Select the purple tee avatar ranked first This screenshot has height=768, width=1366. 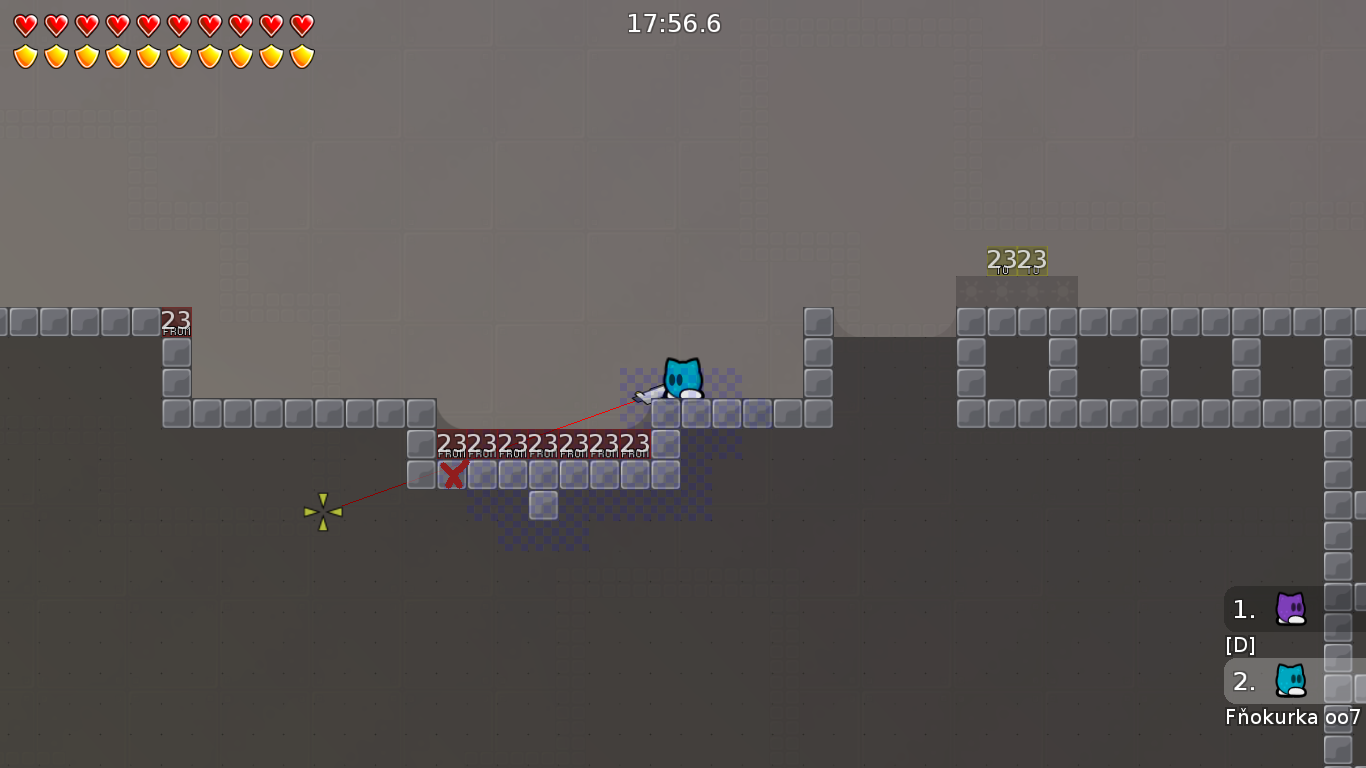1290,609
